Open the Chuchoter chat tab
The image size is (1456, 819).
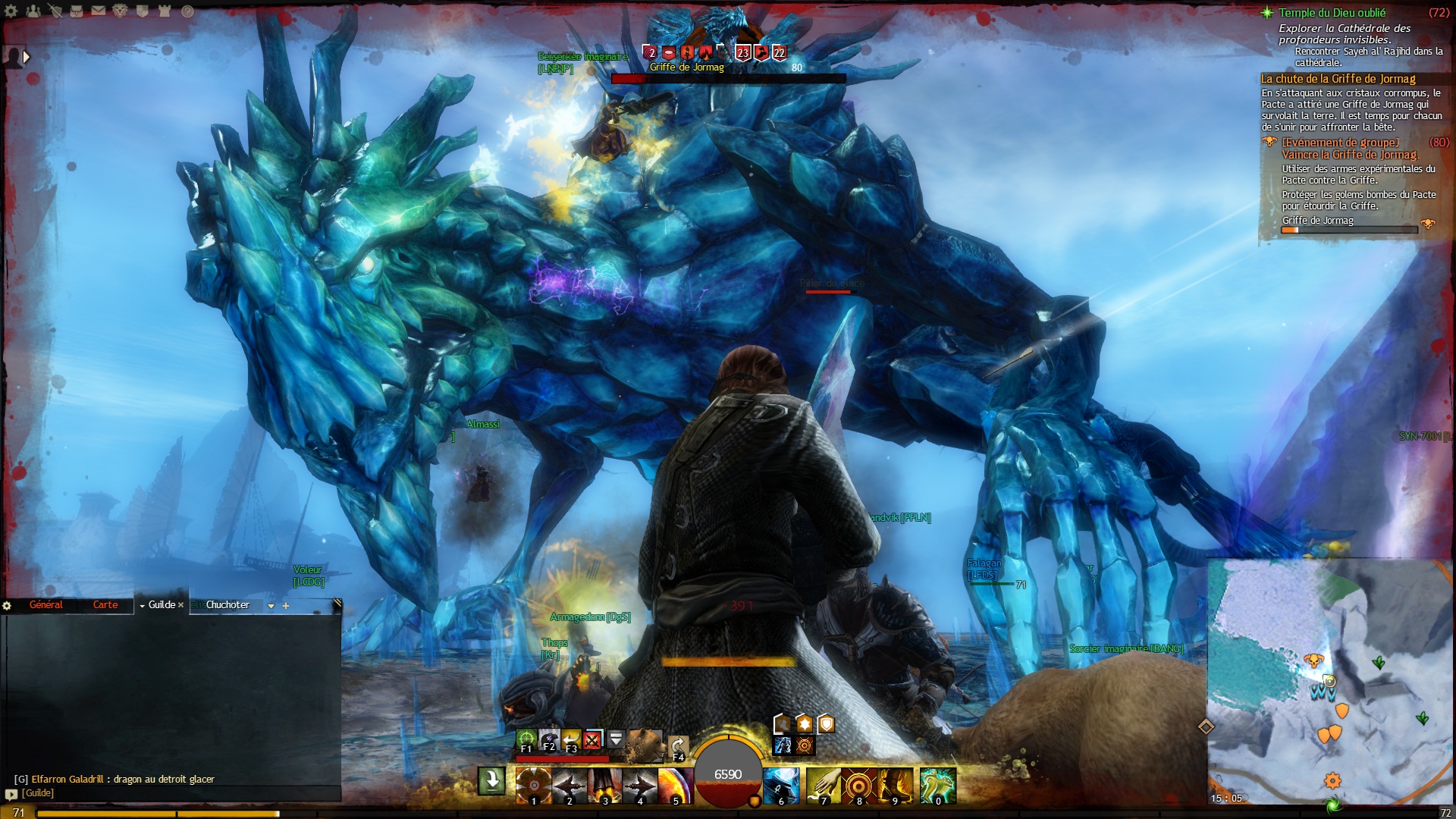coord(227,604)
